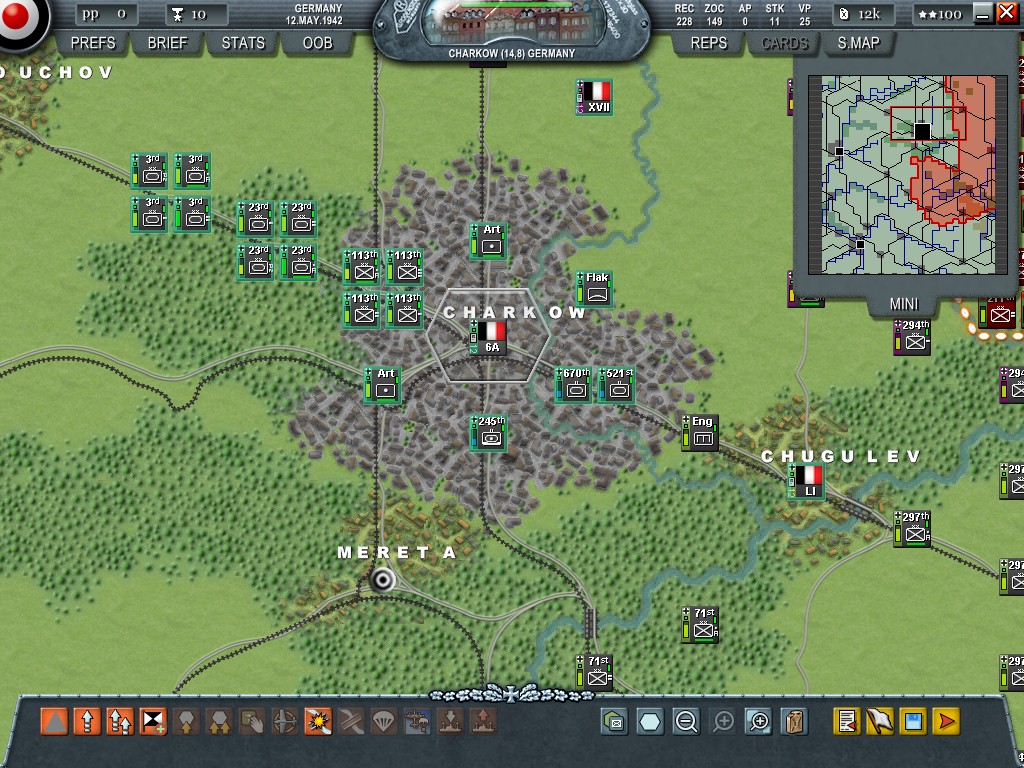Click the blue floppy disk save button

pos(912,721)
